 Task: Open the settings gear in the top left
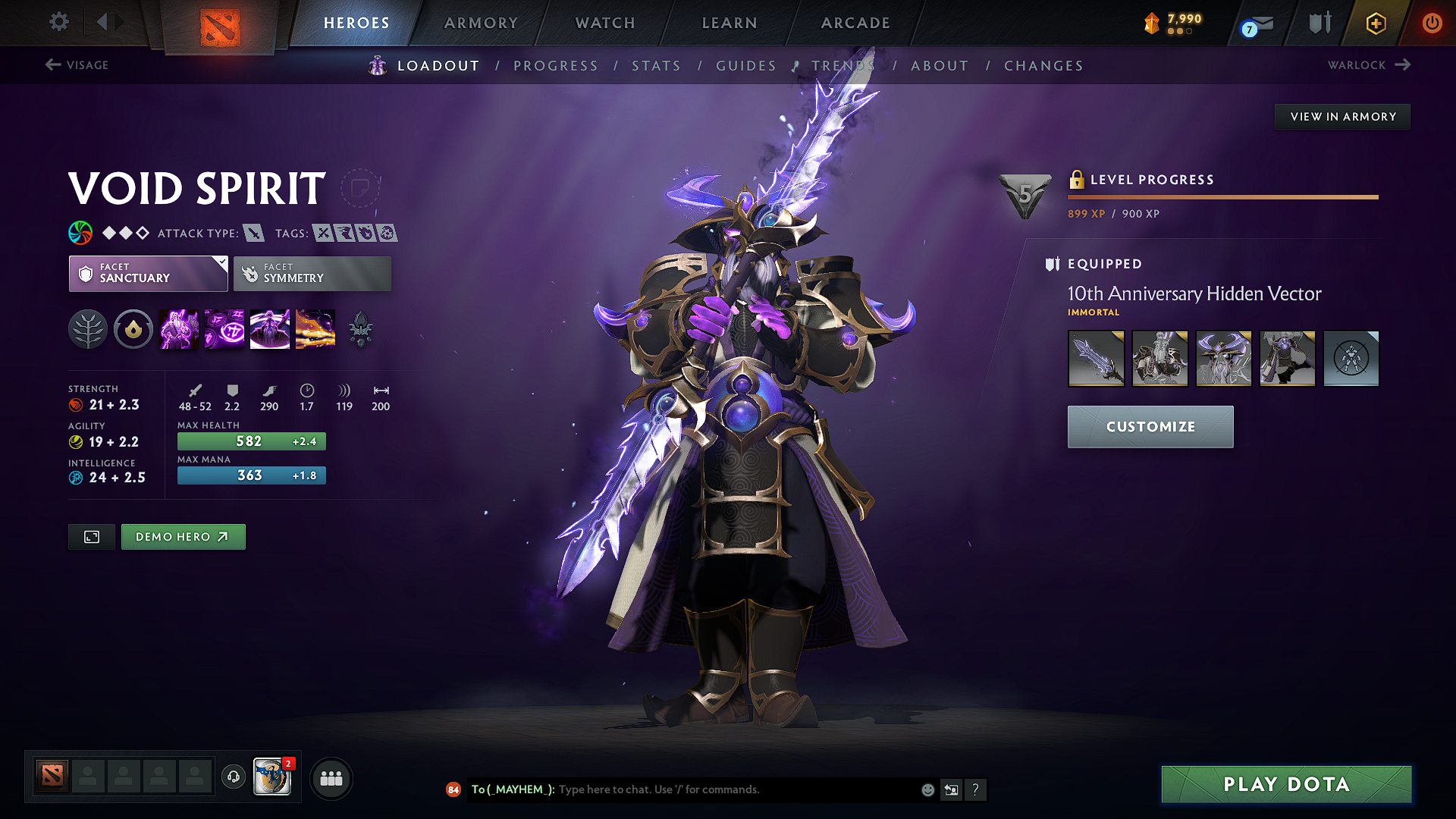click(58, 22)
